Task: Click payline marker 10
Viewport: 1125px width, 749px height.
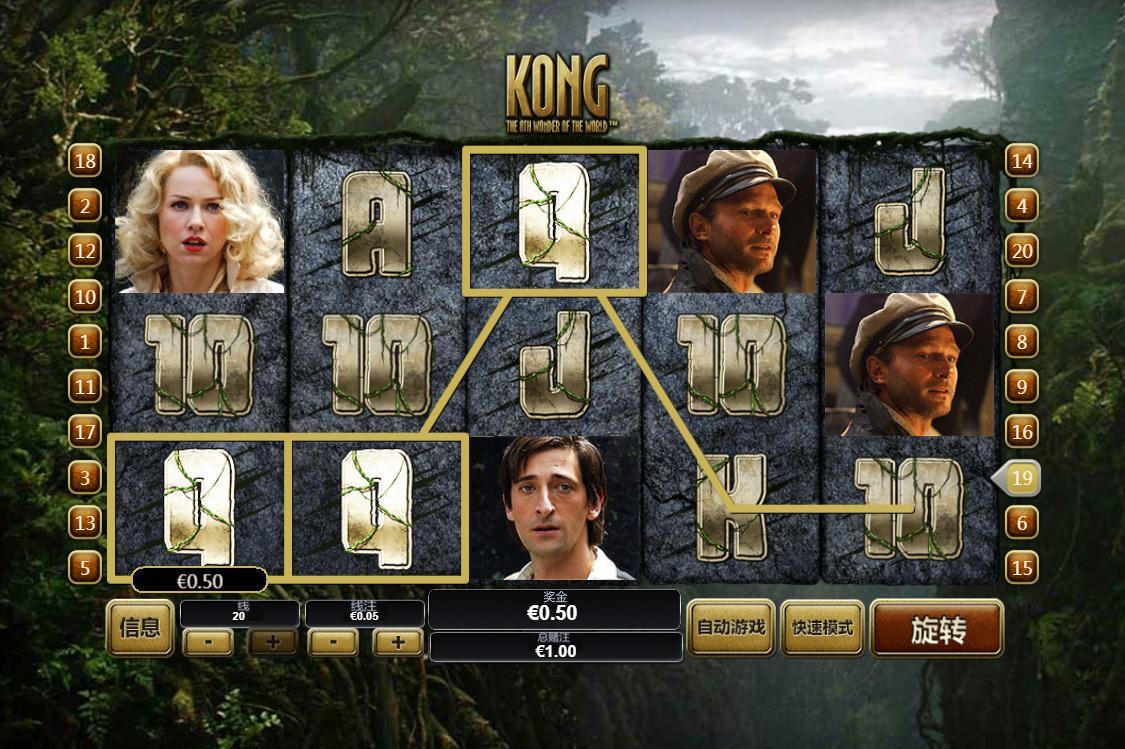Action: (85, 297)
